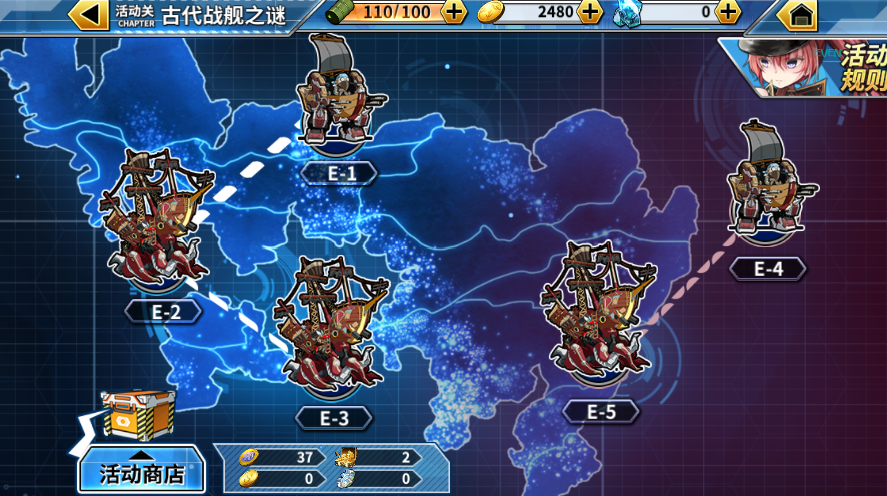This screenshot has height=496, width=887.
Task: Add fuel with the plus next to 110/100
Action: coord(454,12)
